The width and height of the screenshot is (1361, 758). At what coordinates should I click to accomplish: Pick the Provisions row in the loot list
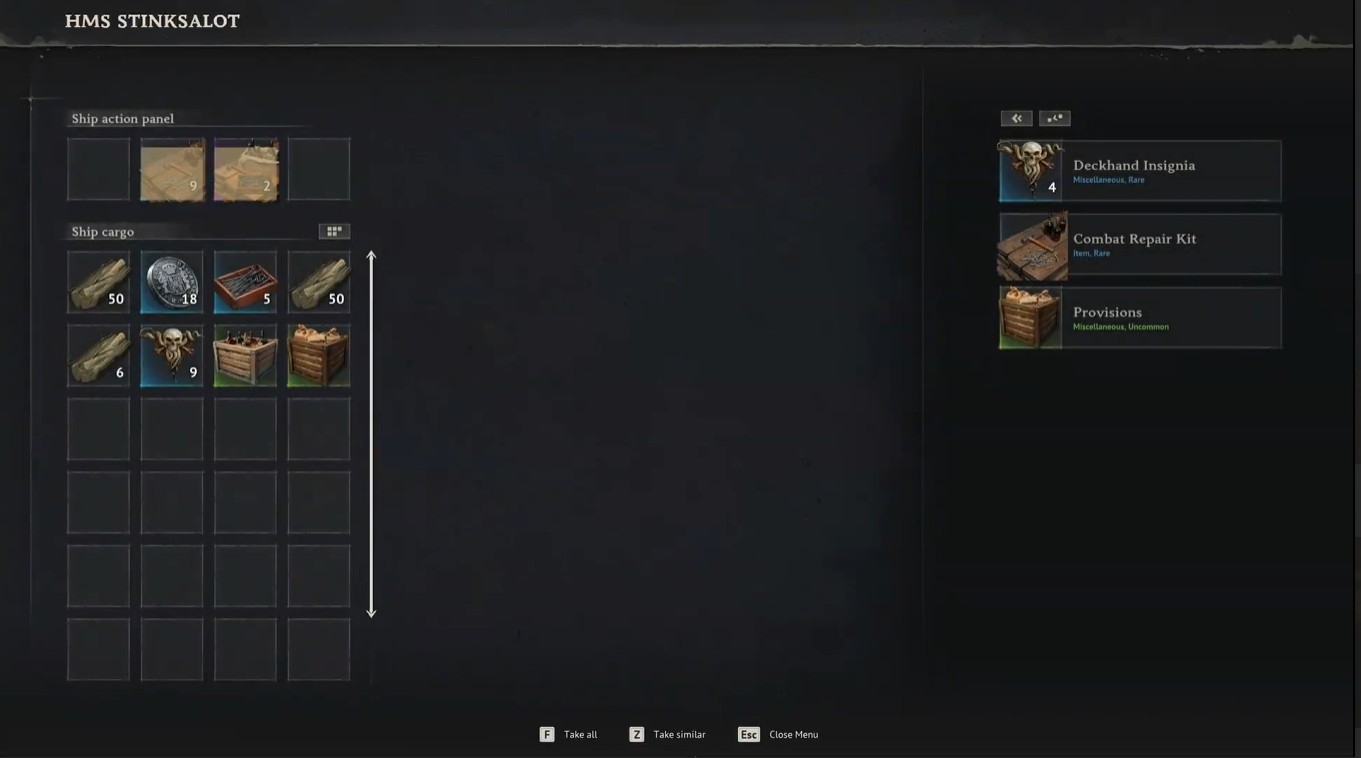pyautogui.click(x=1140, y=318)
